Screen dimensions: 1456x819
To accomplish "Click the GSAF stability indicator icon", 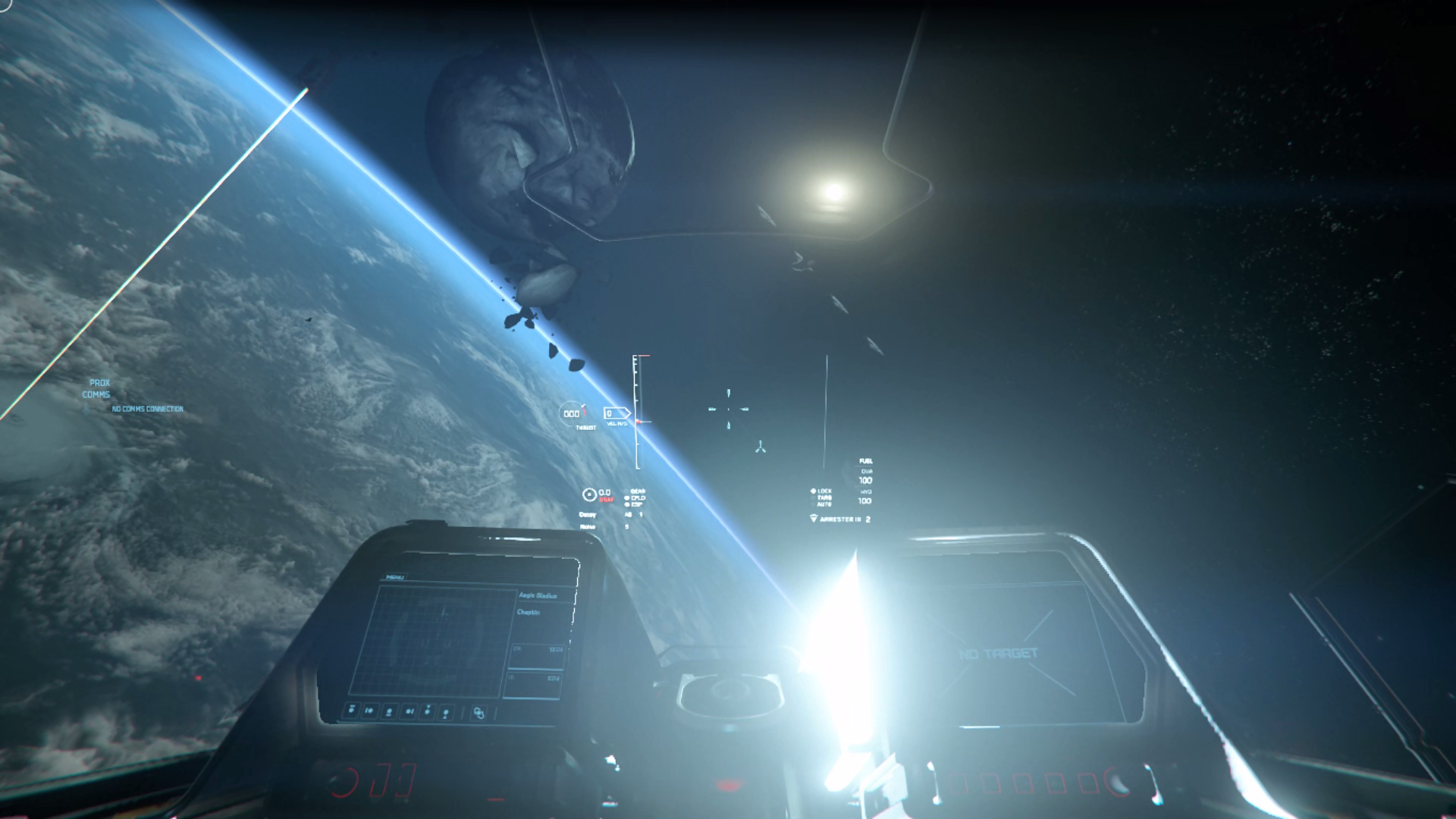I will [x=589, y=493].
